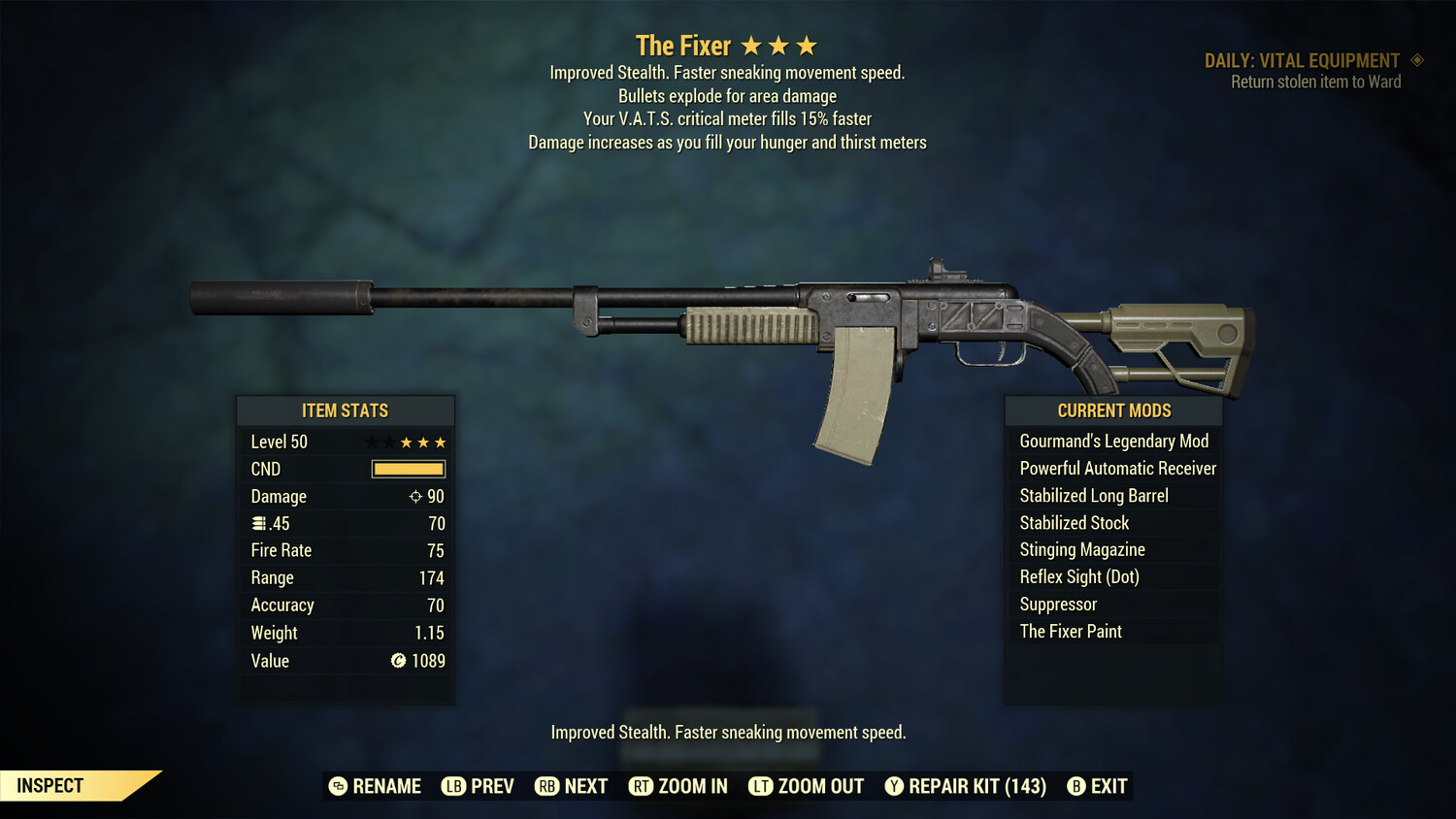Viewport: 1456px width, 819px height.
Task: Click the B button icon to exit inspection
Action: pos(1075,786)
